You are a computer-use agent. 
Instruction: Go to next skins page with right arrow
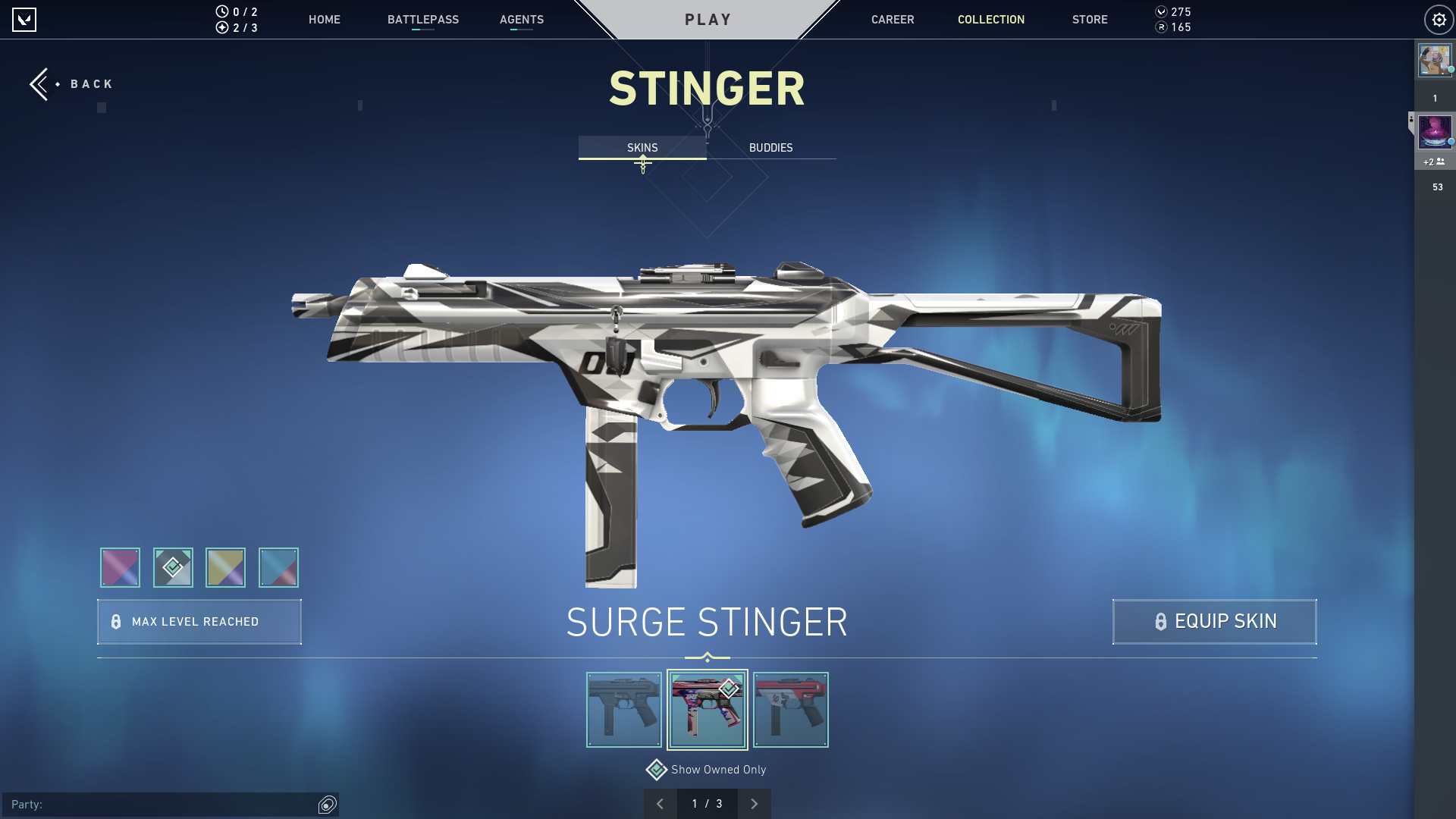click(754, 803)
